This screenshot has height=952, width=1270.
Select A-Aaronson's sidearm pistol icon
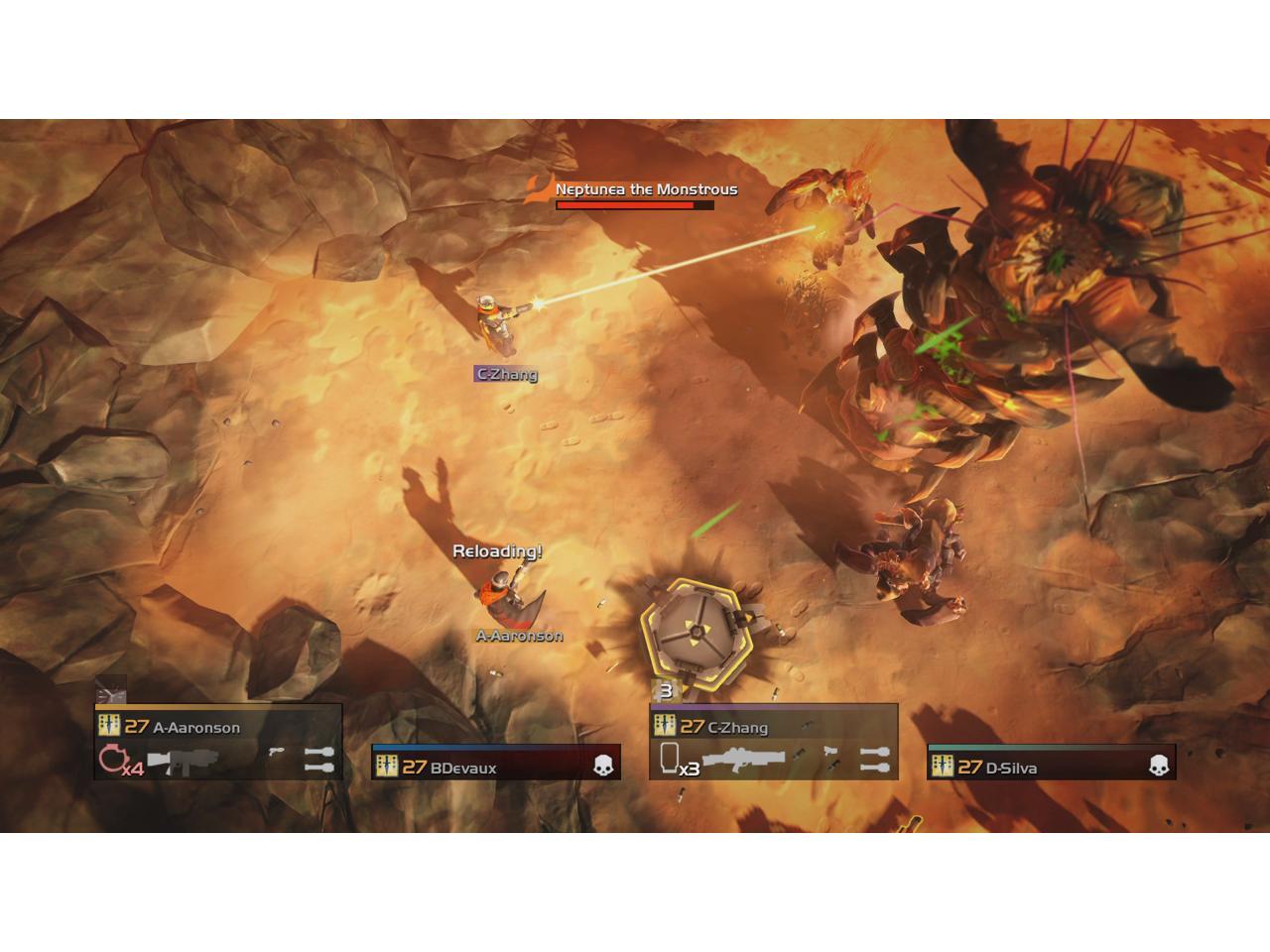point(276,753)
